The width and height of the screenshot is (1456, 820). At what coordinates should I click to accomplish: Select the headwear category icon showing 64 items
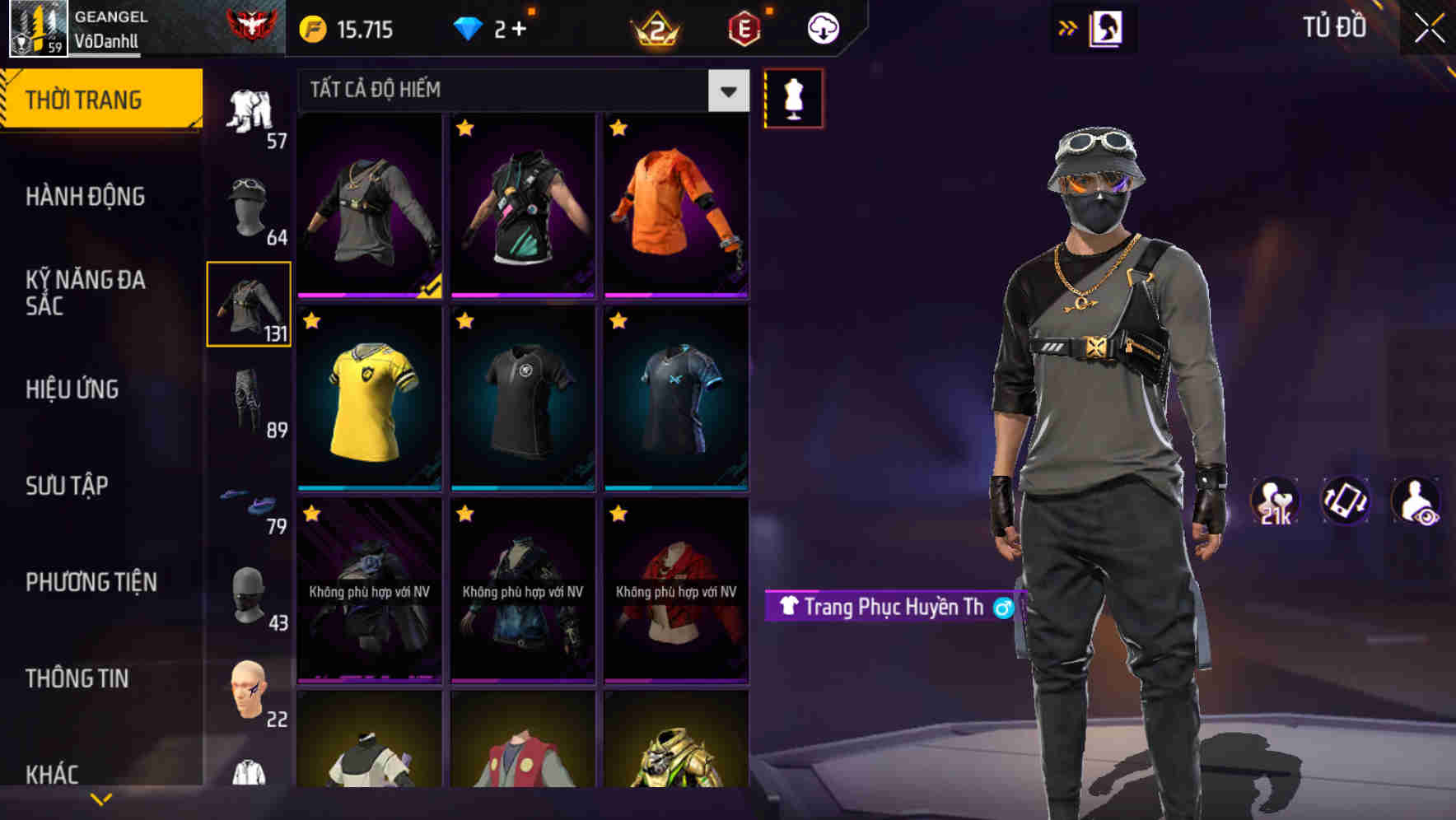pyautogui.click(x=249, y=210)
